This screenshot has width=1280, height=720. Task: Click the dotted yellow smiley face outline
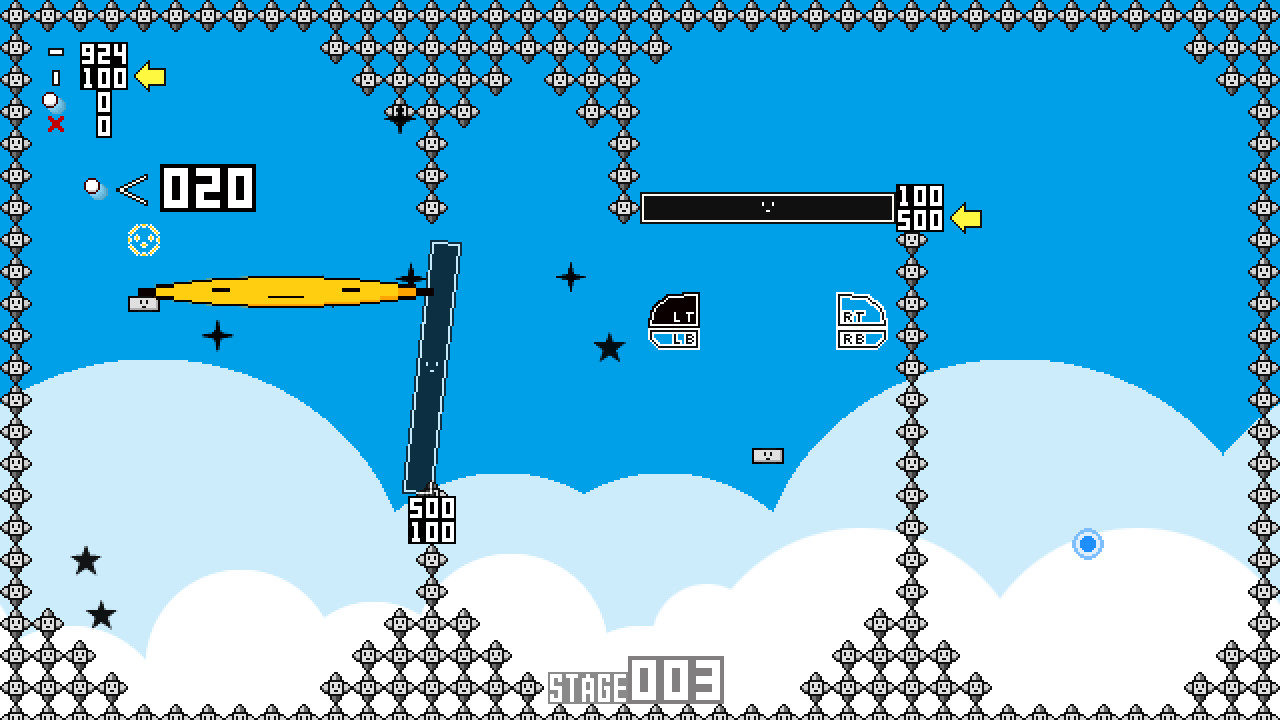coord(143,240)
